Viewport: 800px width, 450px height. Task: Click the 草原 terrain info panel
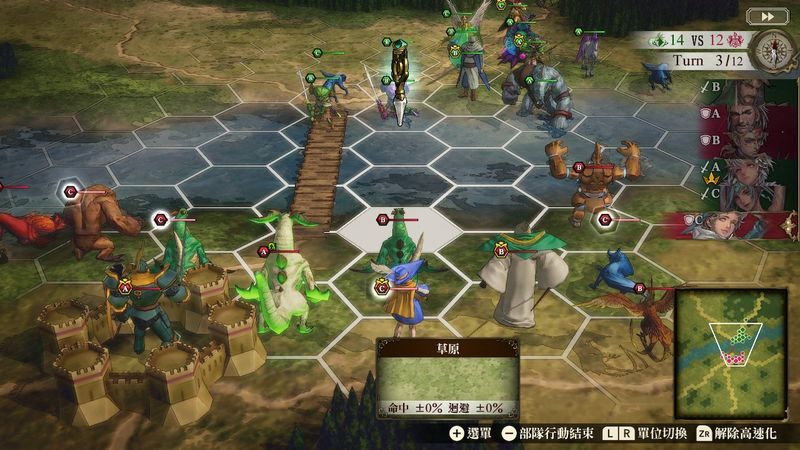(447, 378)
